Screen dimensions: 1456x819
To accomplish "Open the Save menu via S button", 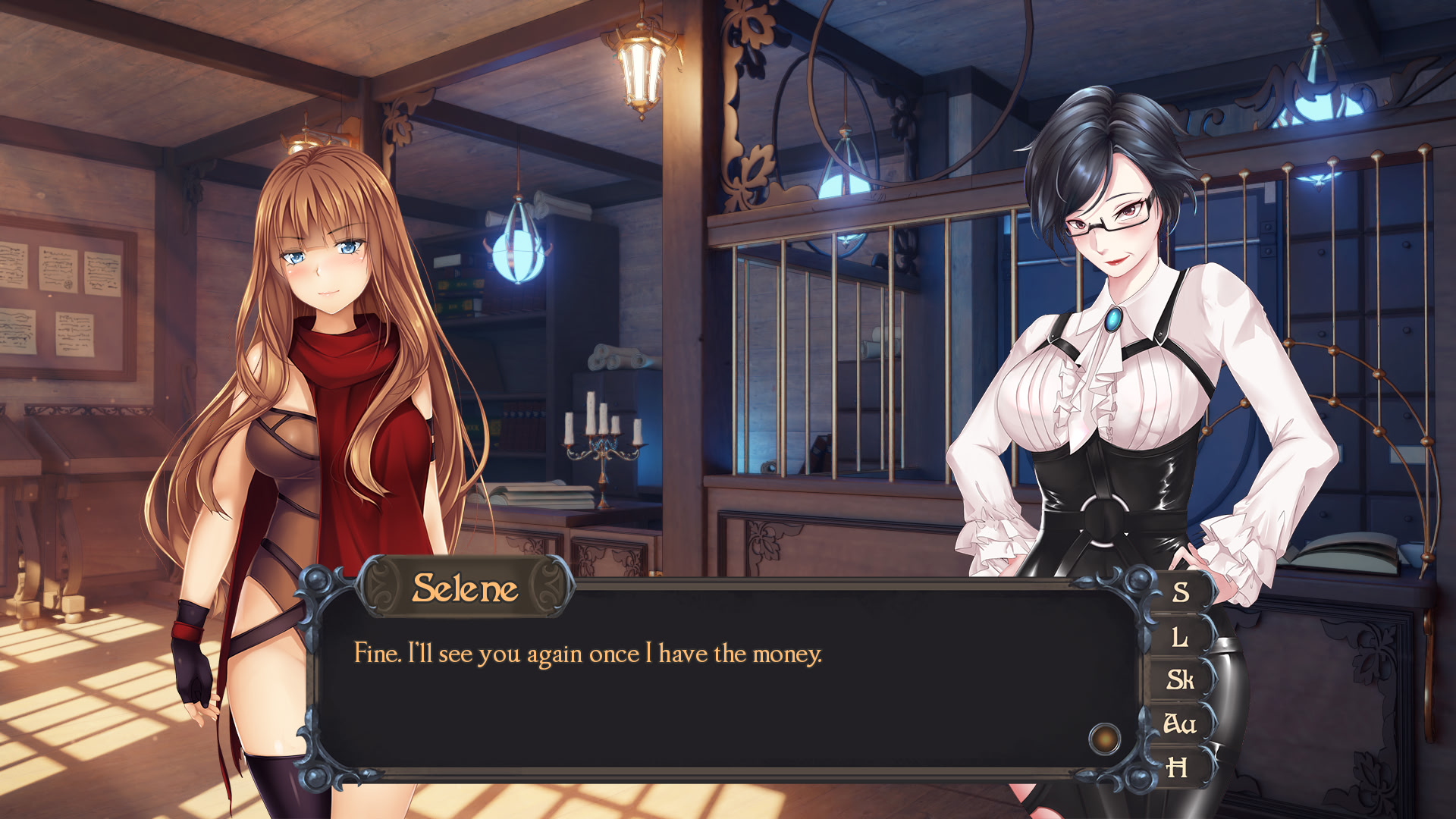I will (1180, 592).
